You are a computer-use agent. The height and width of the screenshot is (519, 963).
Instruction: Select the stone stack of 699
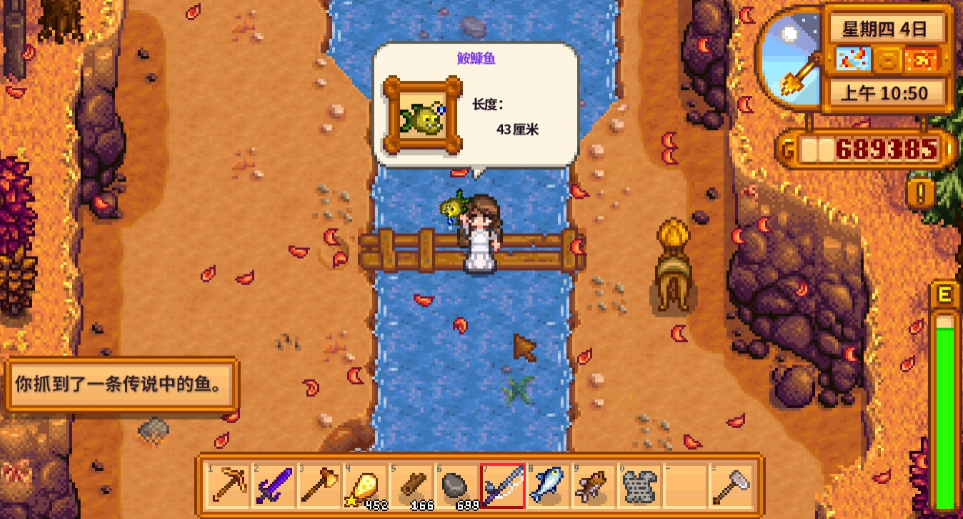(x=454, y=485)
